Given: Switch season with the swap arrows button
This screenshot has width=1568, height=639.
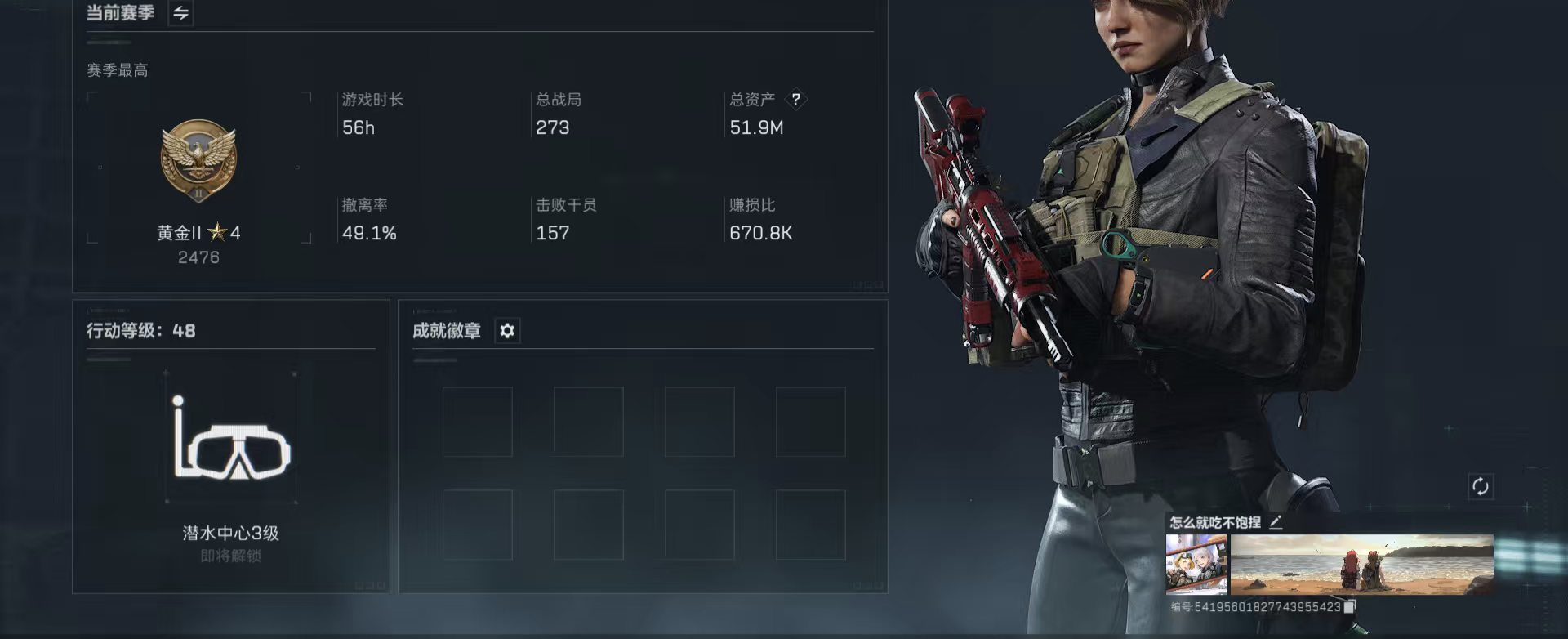Looking at the screenshot, I should click(x=180, y=13).
